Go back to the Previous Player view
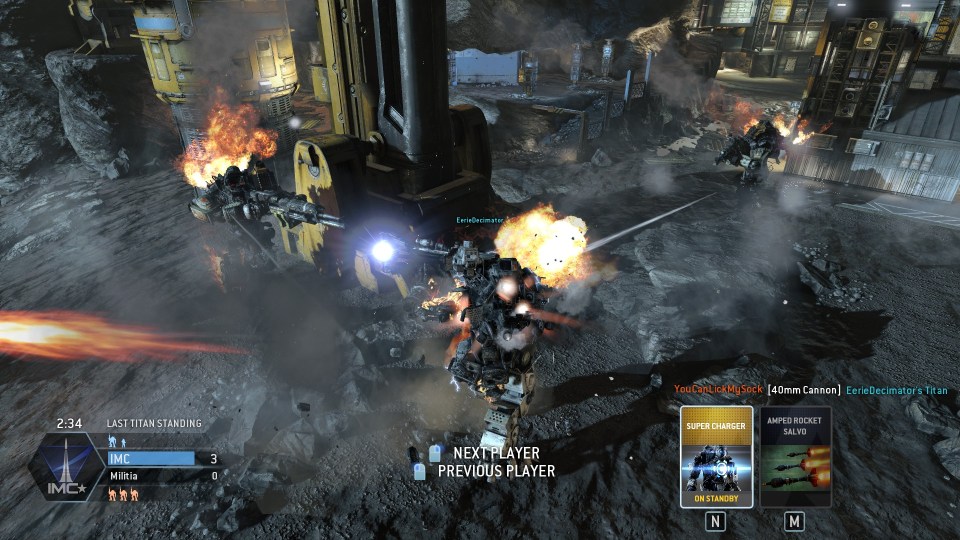Image resolution: width=960 pixels, height=540 pixels. pos(495,471)
